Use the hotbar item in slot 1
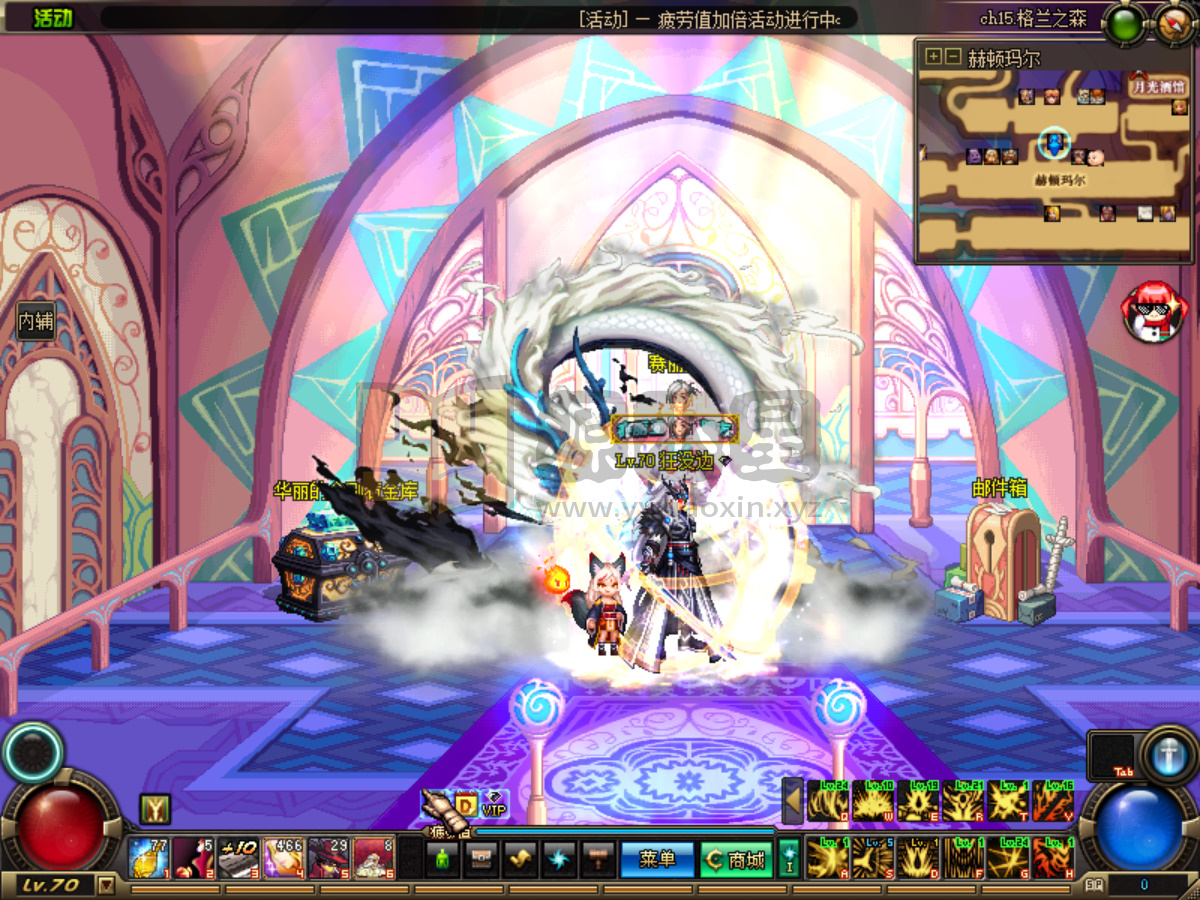 (x=147, y=858)
